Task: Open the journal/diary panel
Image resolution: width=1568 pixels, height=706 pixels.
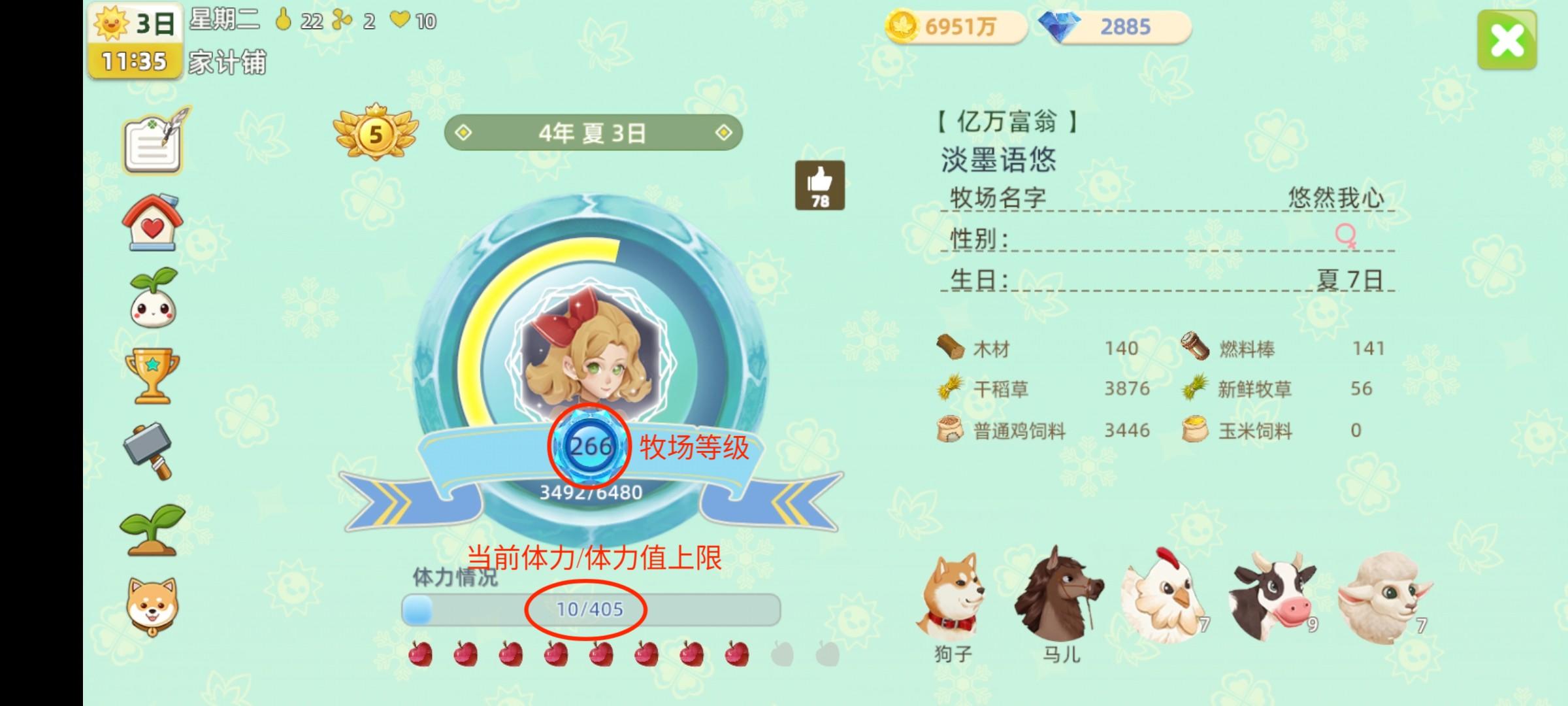Action: coord(152,145)
